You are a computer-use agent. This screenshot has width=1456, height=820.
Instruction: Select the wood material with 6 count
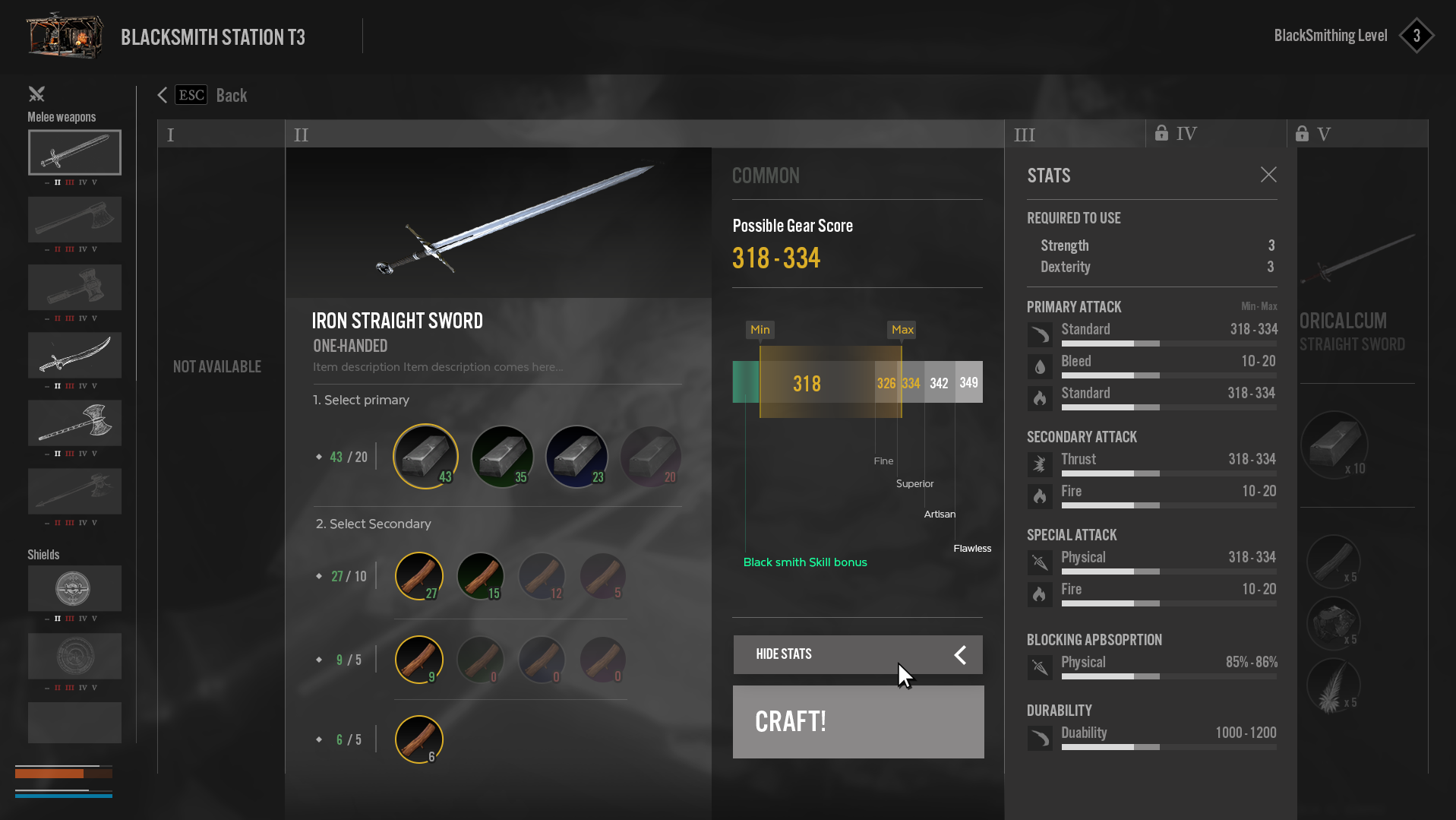click(x=418, y=739)
